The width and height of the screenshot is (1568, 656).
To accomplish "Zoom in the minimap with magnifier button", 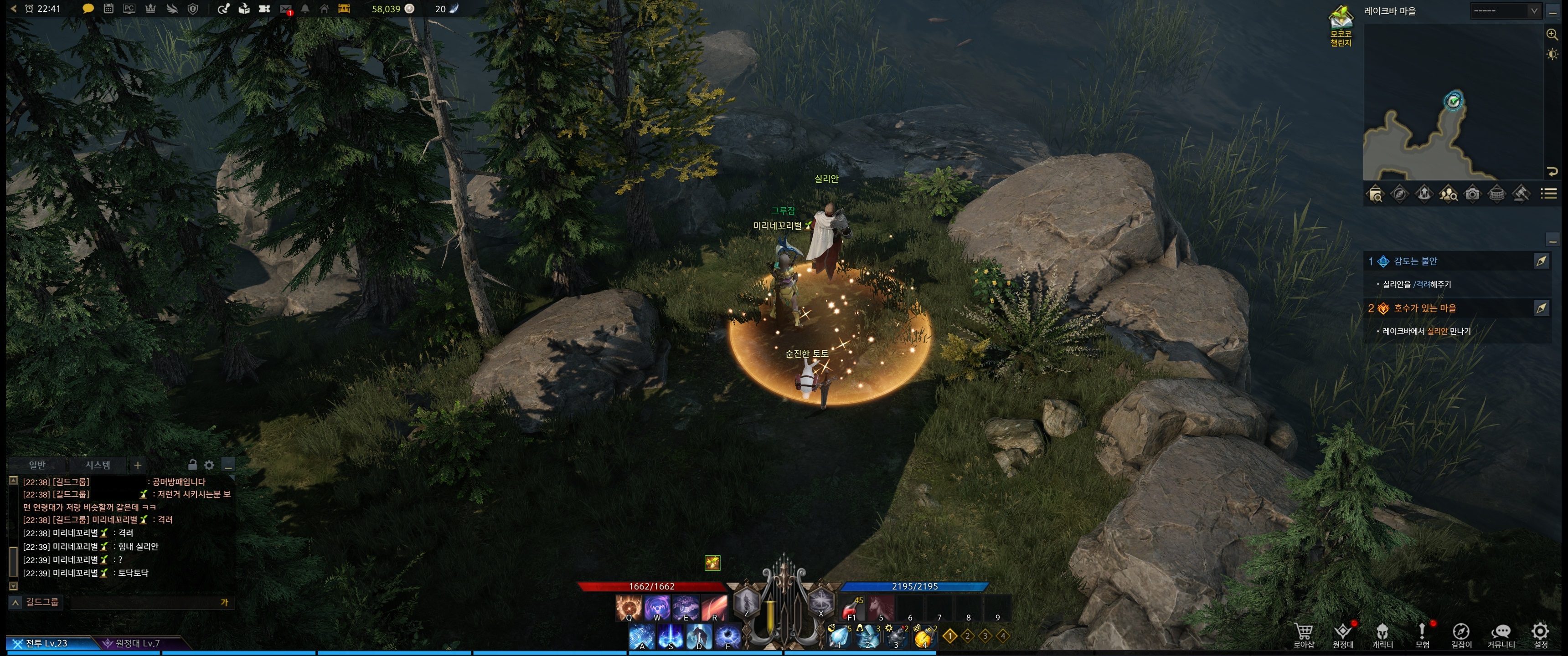I will [x=1552, y=35].
